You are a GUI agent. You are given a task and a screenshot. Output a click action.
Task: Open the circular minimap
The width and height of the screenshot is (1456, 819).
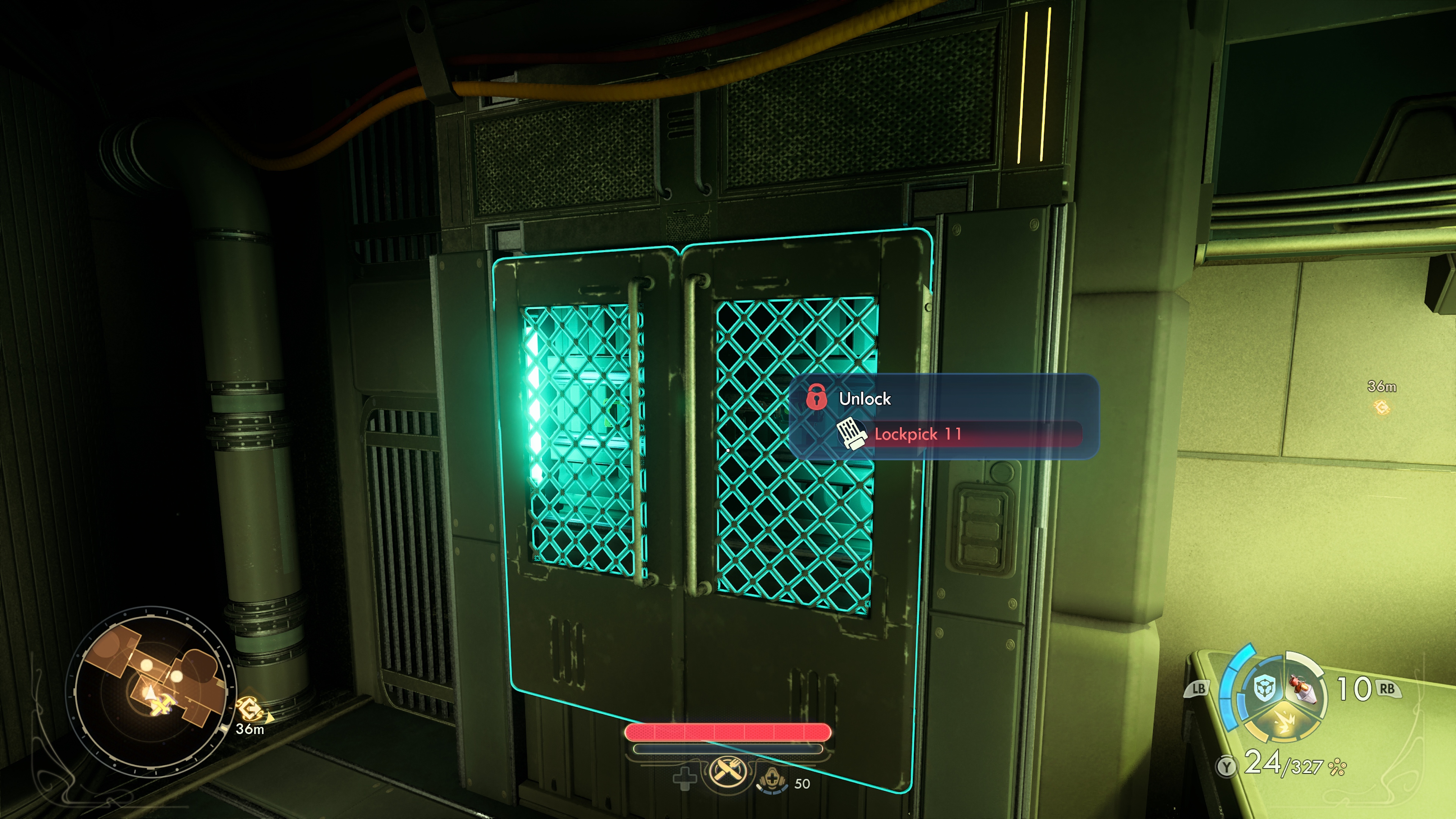click(151, 691)
